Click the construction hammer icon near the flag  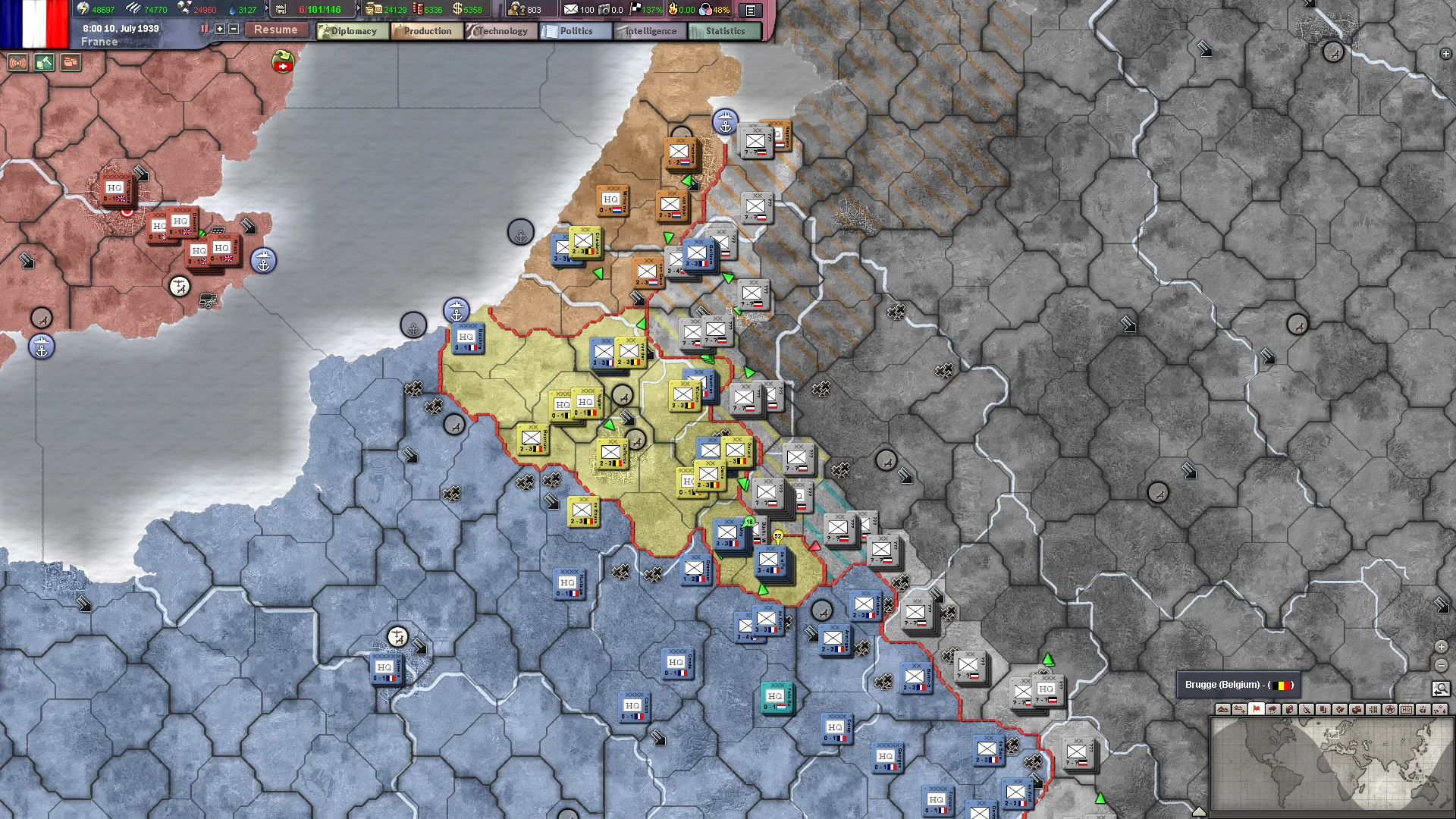[x=43, y=62]
